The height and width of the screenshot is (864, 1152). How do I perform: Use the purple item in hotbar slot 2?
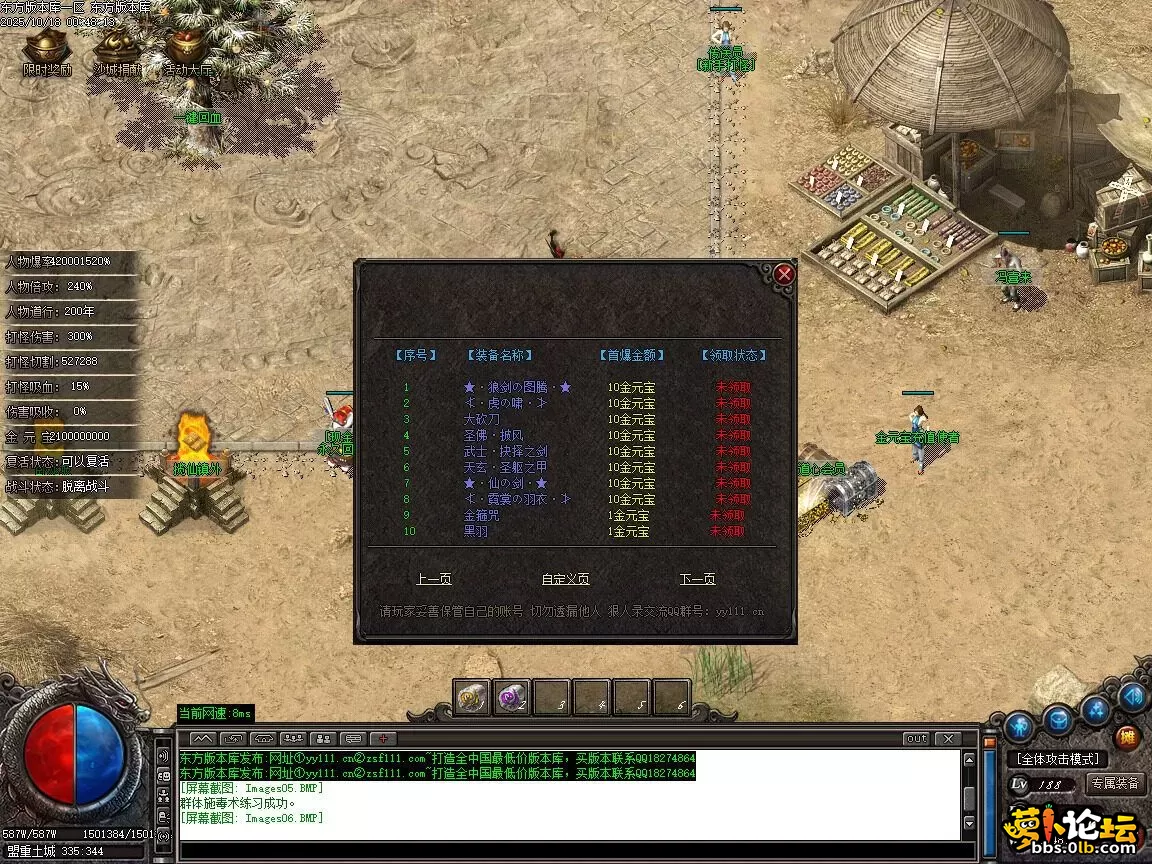coord(512,697)
